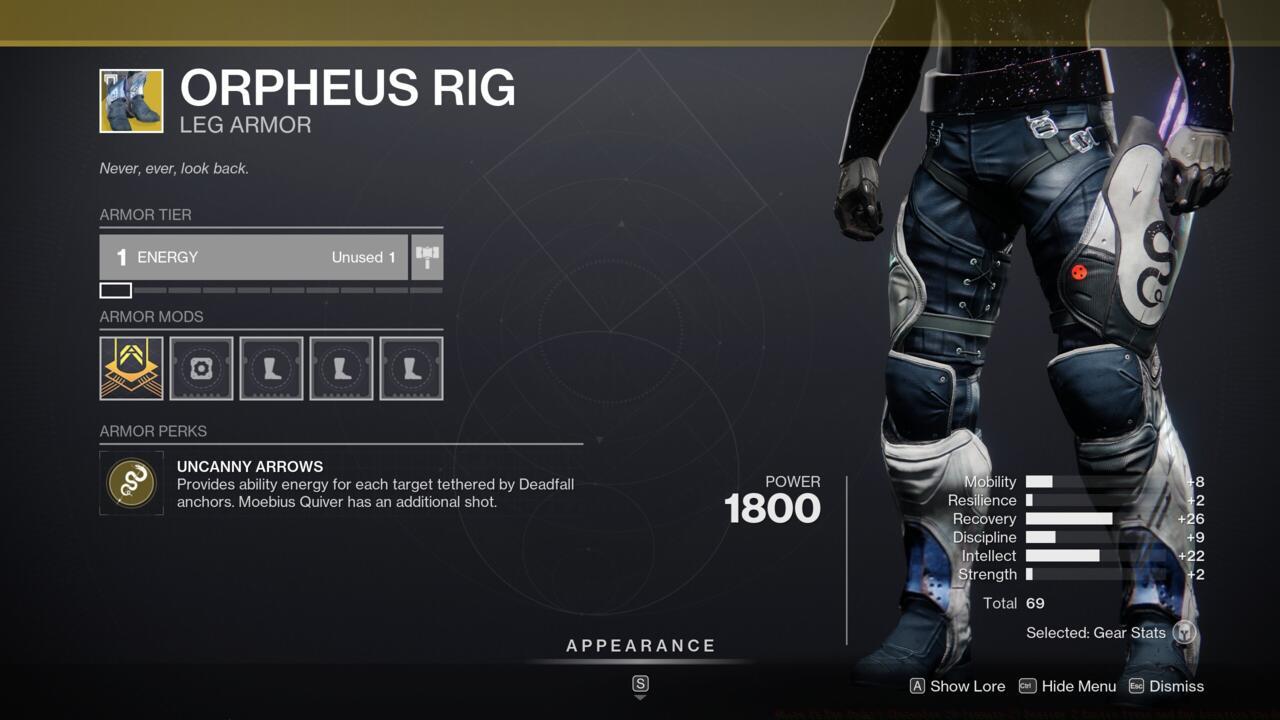
Task: Expand the Appearance section
Action: click(x=640, y=645)
